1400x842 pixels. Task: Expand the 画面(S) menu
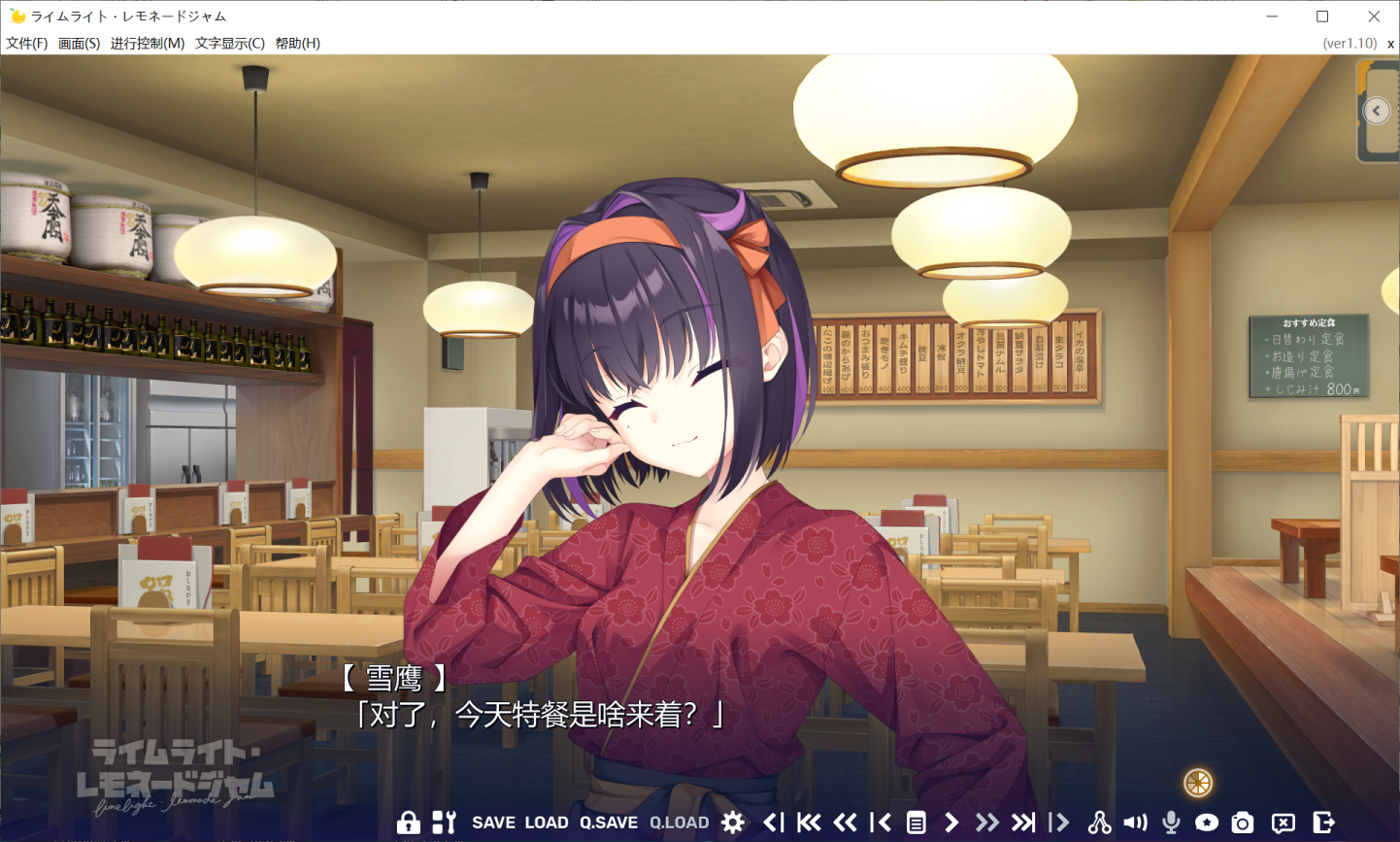[78, 43]
